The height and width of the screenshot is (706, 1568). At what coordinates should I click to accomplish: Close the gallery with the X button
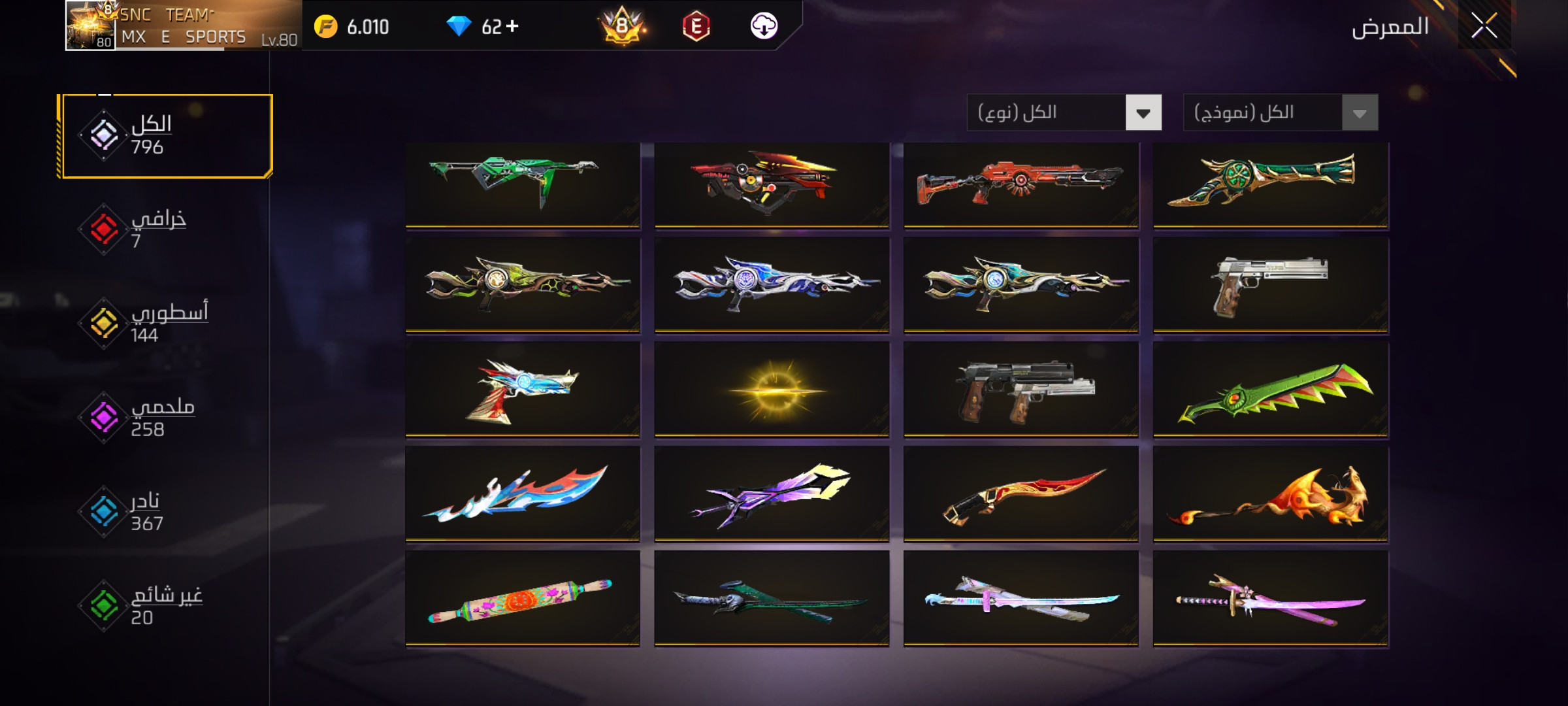(x=1484, y=27)
